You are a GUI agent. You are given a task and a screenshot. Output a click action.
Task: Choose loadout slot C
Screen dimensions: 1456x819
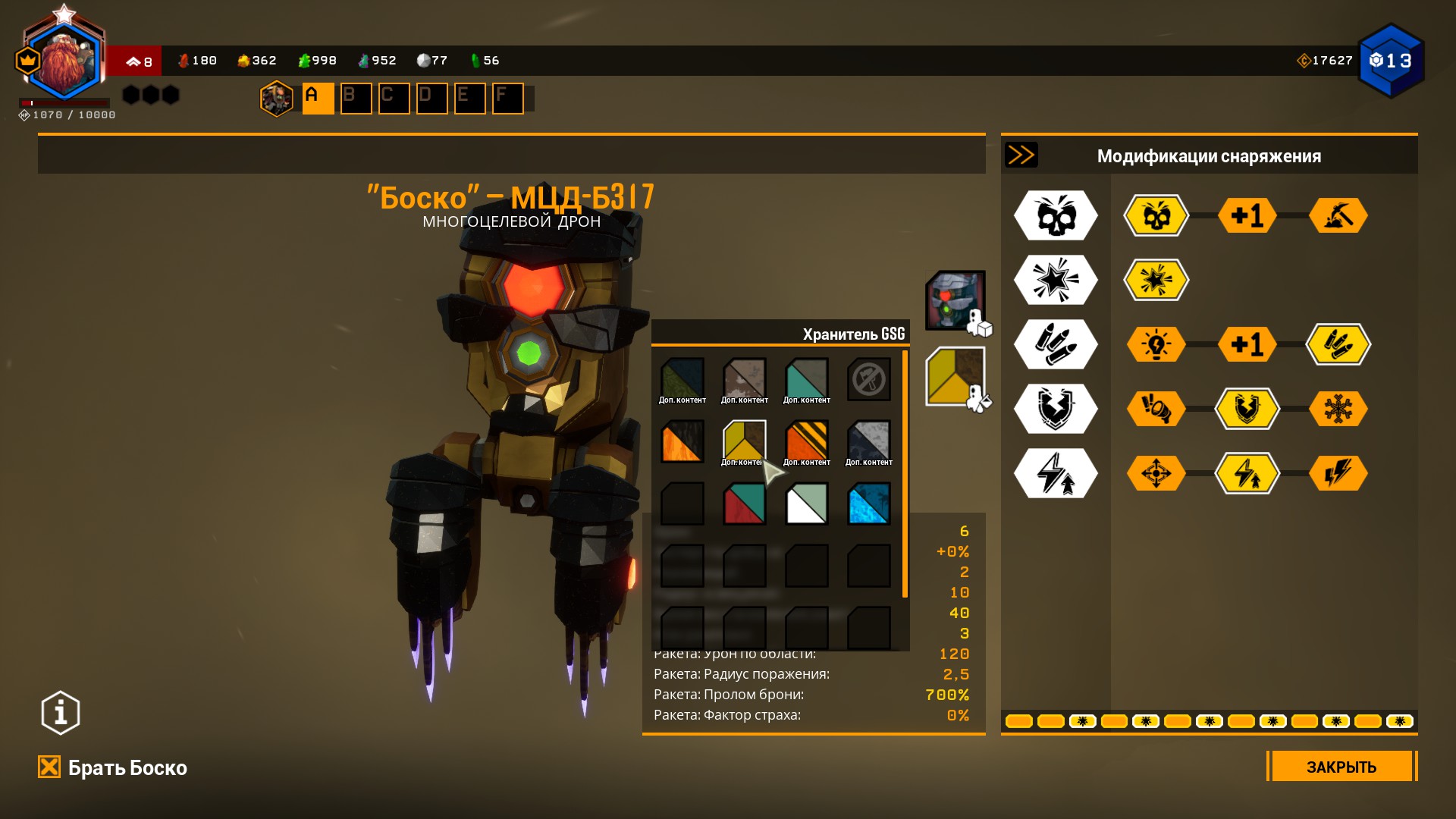[x=394, y=99]
